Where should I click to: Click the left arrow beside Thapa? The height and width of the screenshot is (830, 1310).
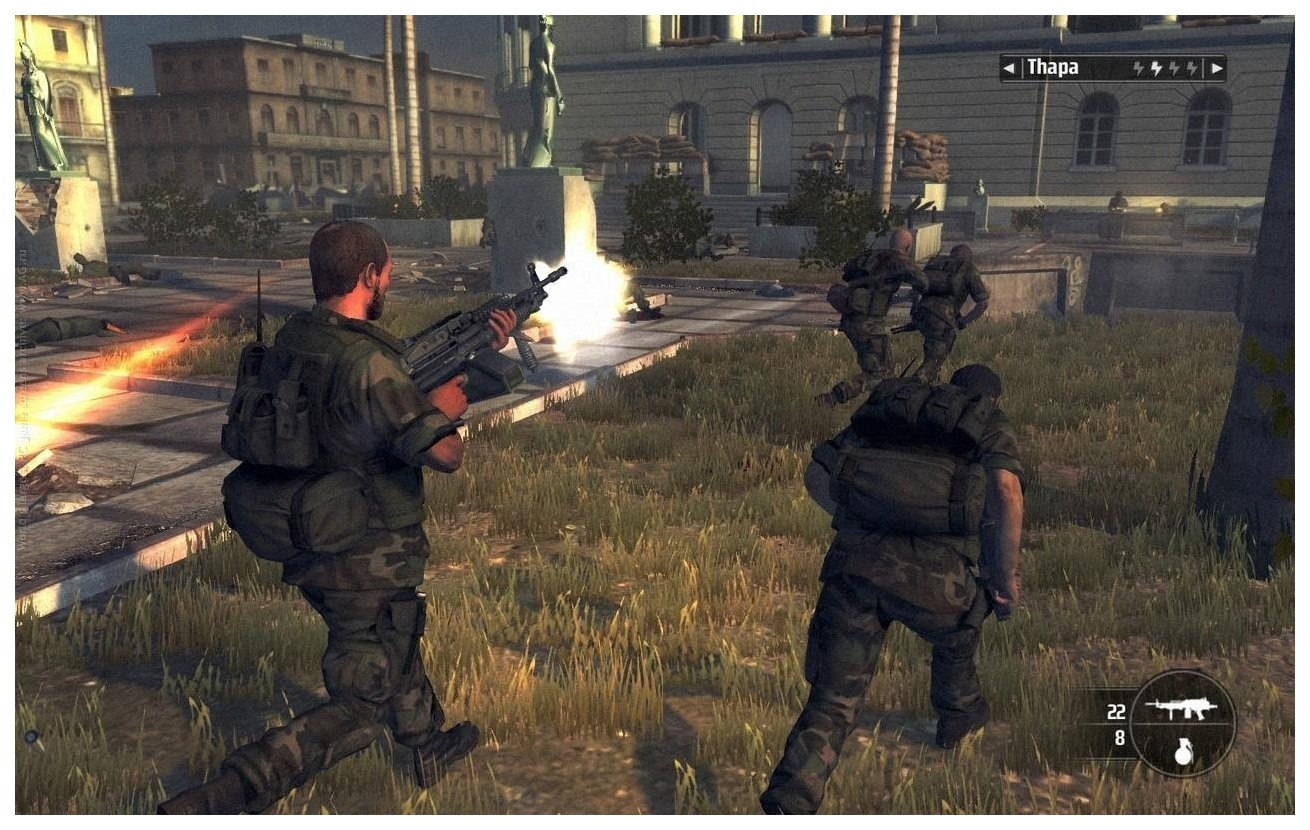point(1009,69)
